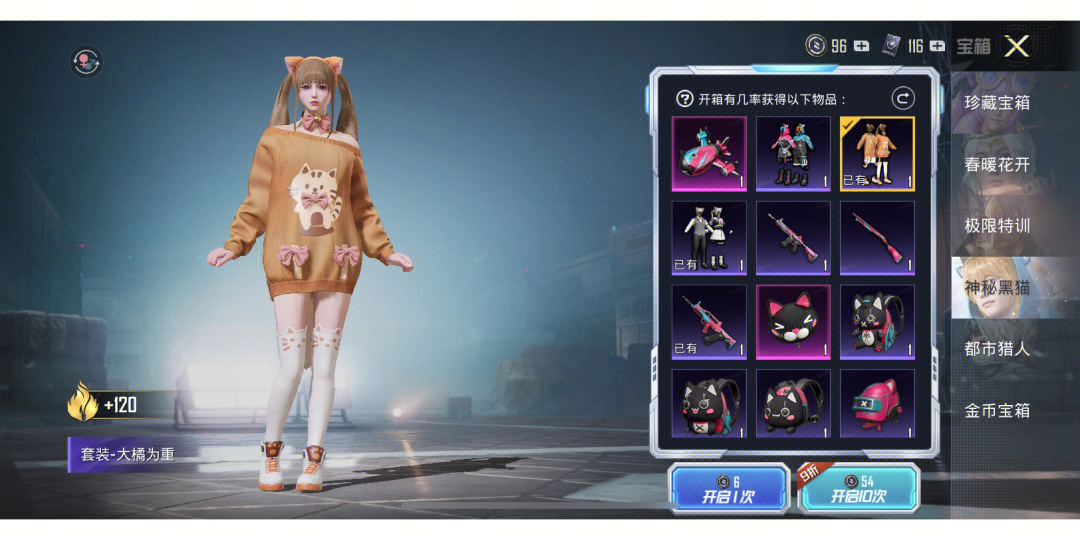Select the orange cat sweater outfit reward
This screenshot has width=1080, height=540.
click(x=877, y=153)
